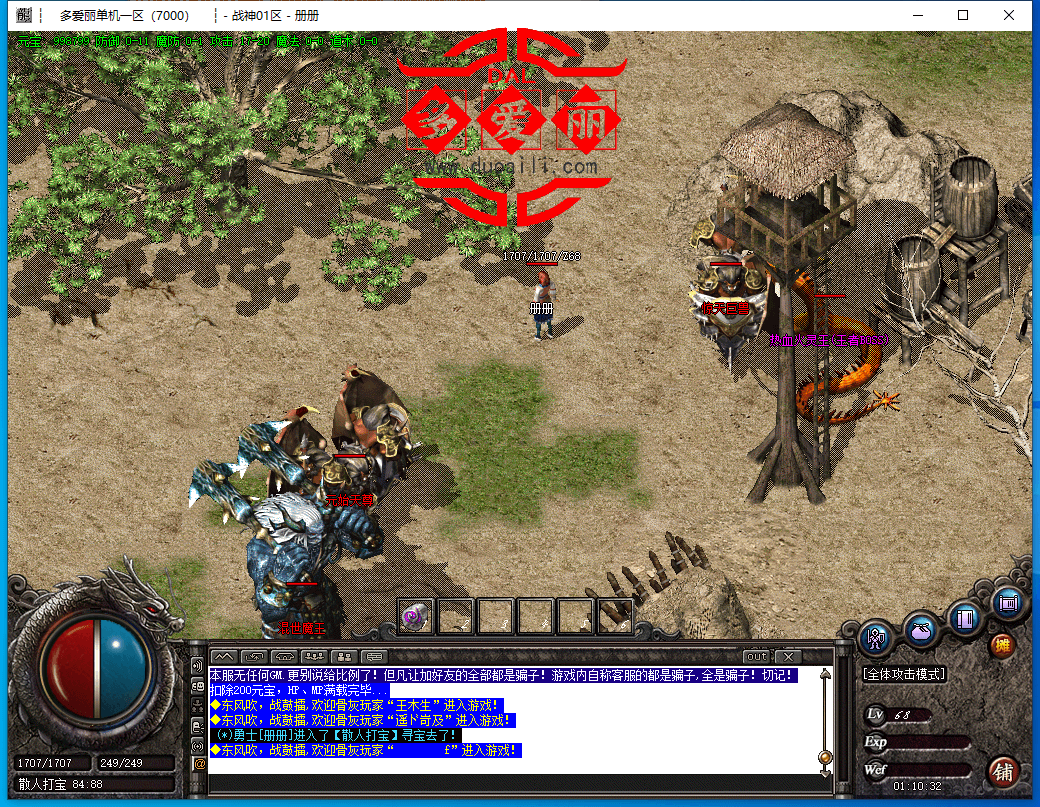Open the red 铺 shop button
The width and height of the screenshot is (1040, 807).
pyautogui.click(x=1003, y=771)
